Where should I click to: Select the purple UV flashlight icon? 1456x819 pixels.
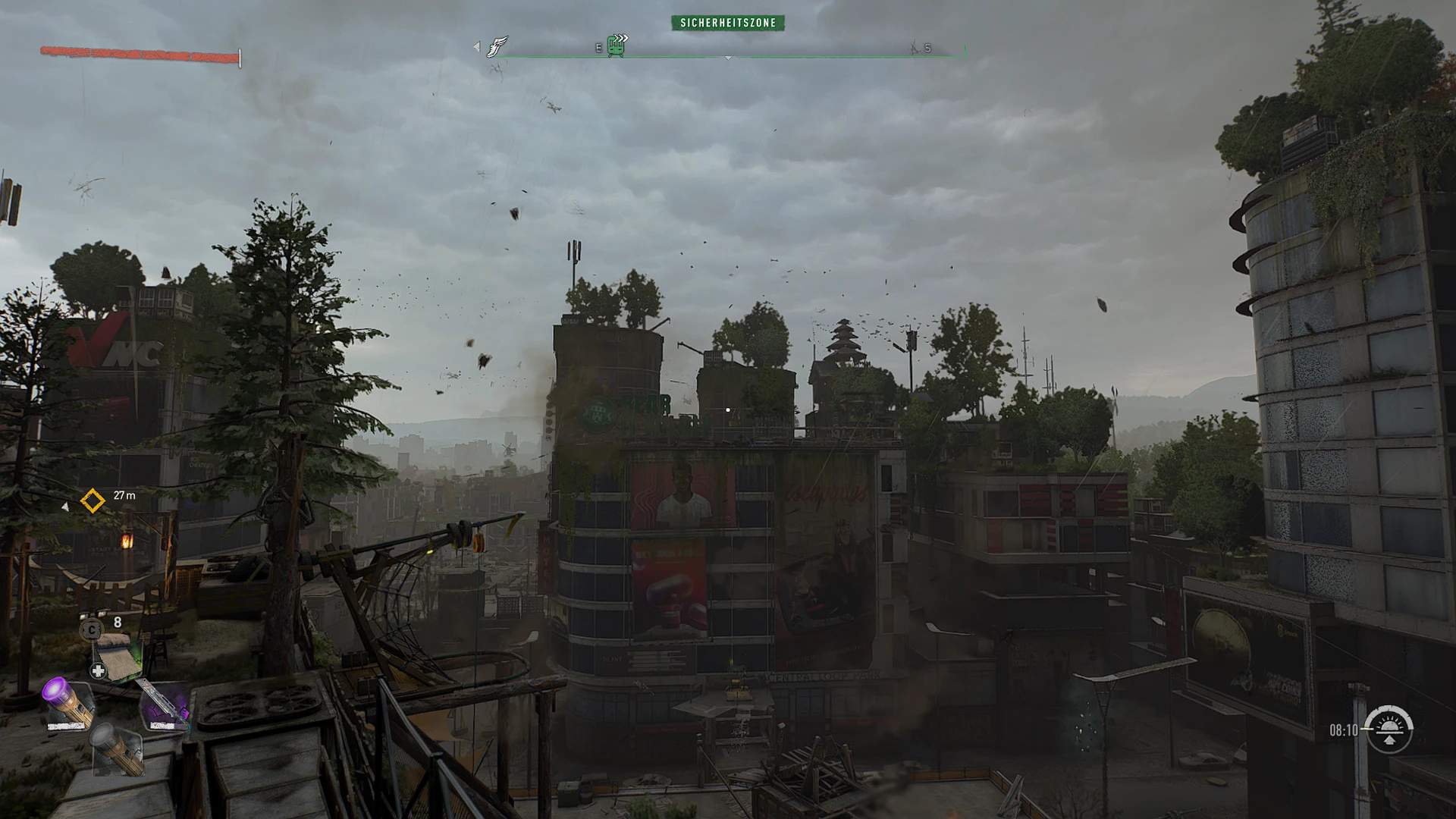pyautogui.click(x=67, y=701)
